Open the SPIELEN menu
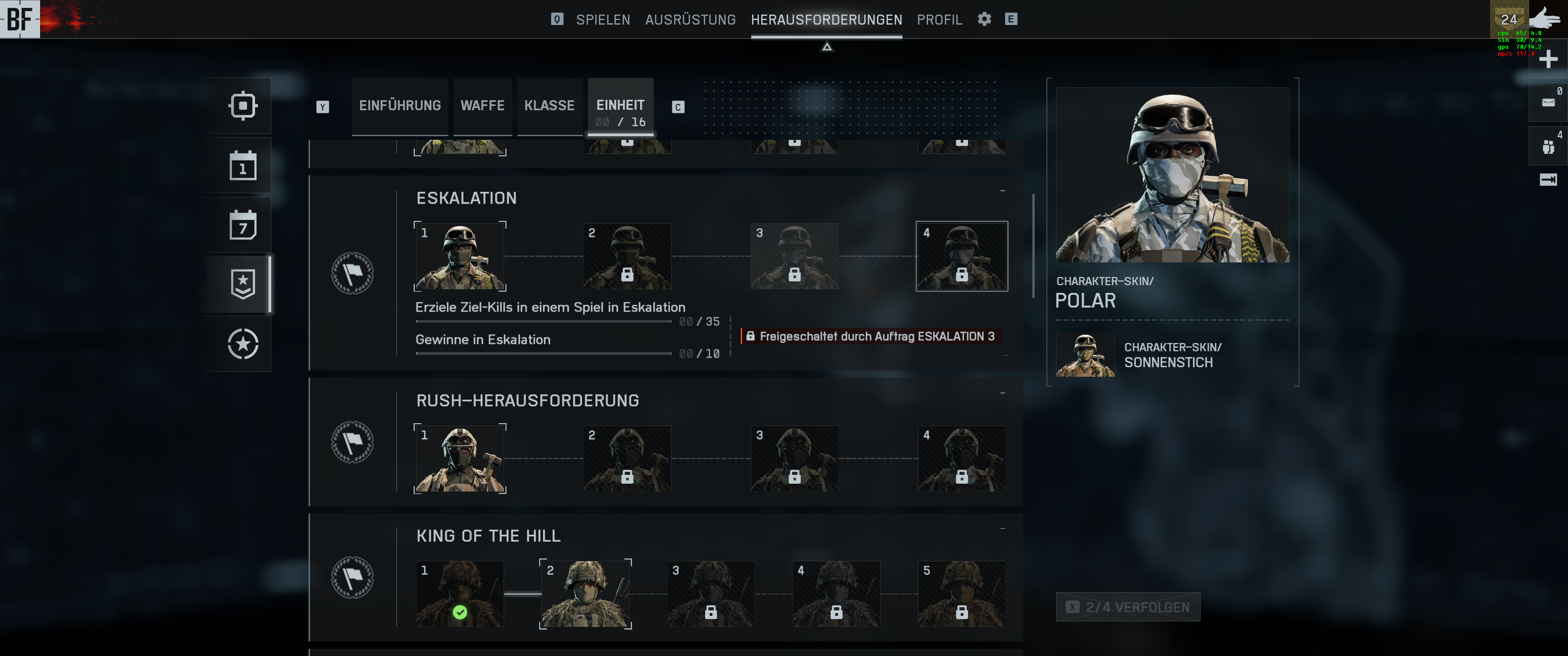The height and width of the screenshot is (656, 1568). tap(603, 20)
